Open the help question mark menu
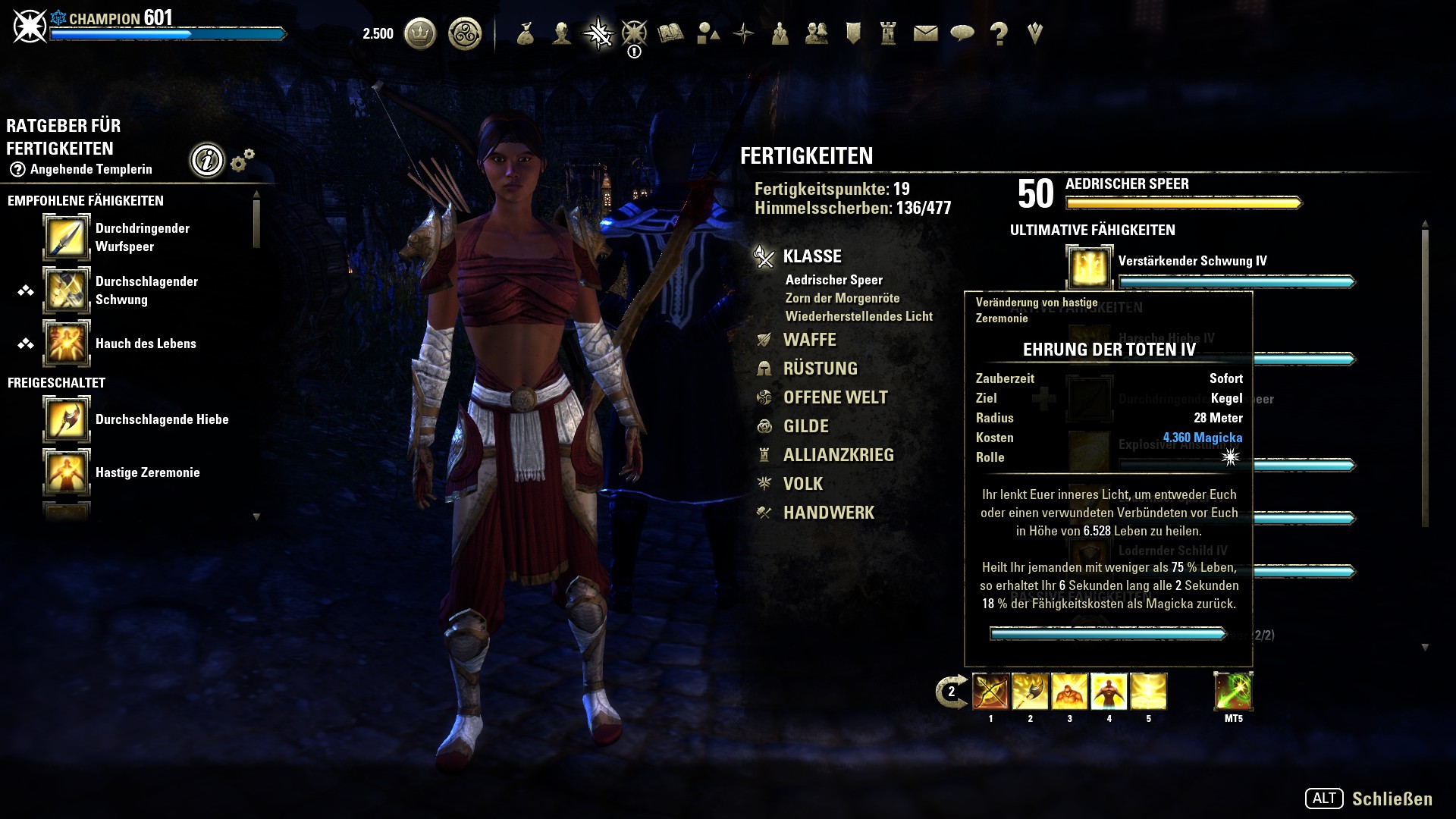Image resolution: width=1456 pixels, height=819 pixels. coord(999,34)
